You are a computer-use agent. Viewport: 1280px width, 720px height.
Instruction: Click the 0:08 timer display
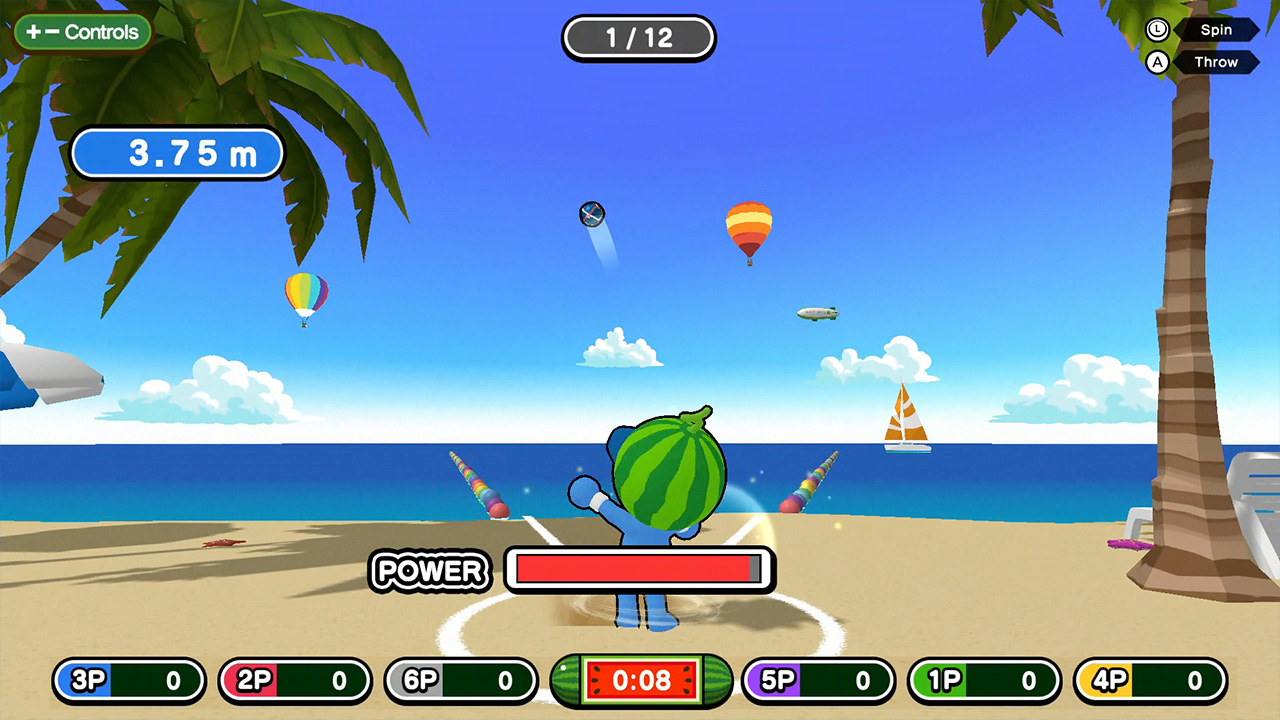[x=641, y=681]
